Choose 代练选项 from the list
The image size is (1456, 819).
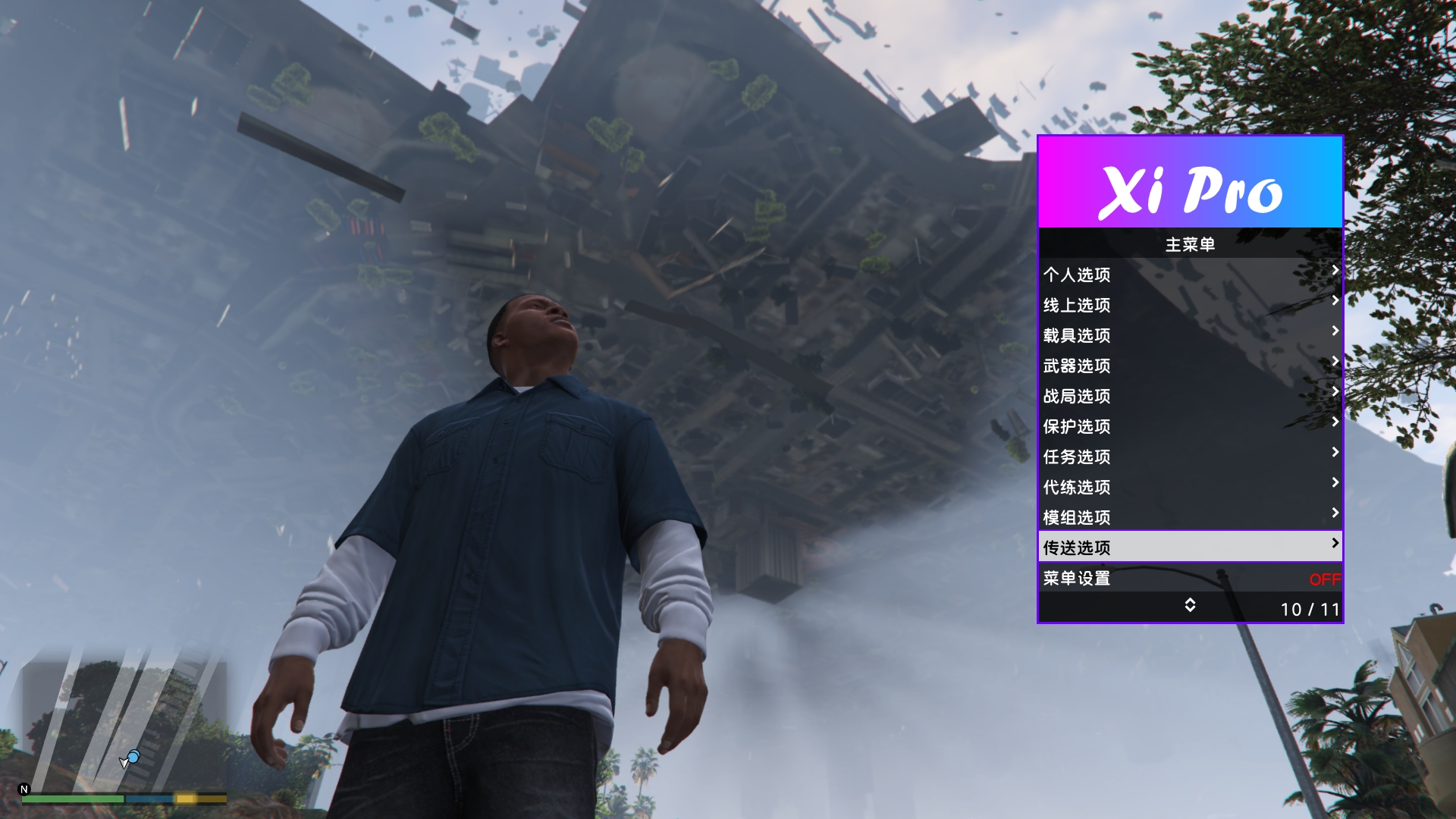pyautogui.click(x=1189, y=486)
